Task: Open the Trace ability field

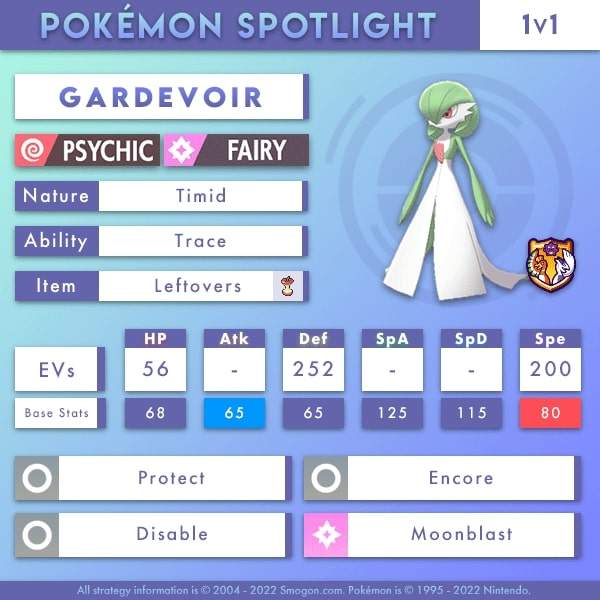Action: (200, 241)
